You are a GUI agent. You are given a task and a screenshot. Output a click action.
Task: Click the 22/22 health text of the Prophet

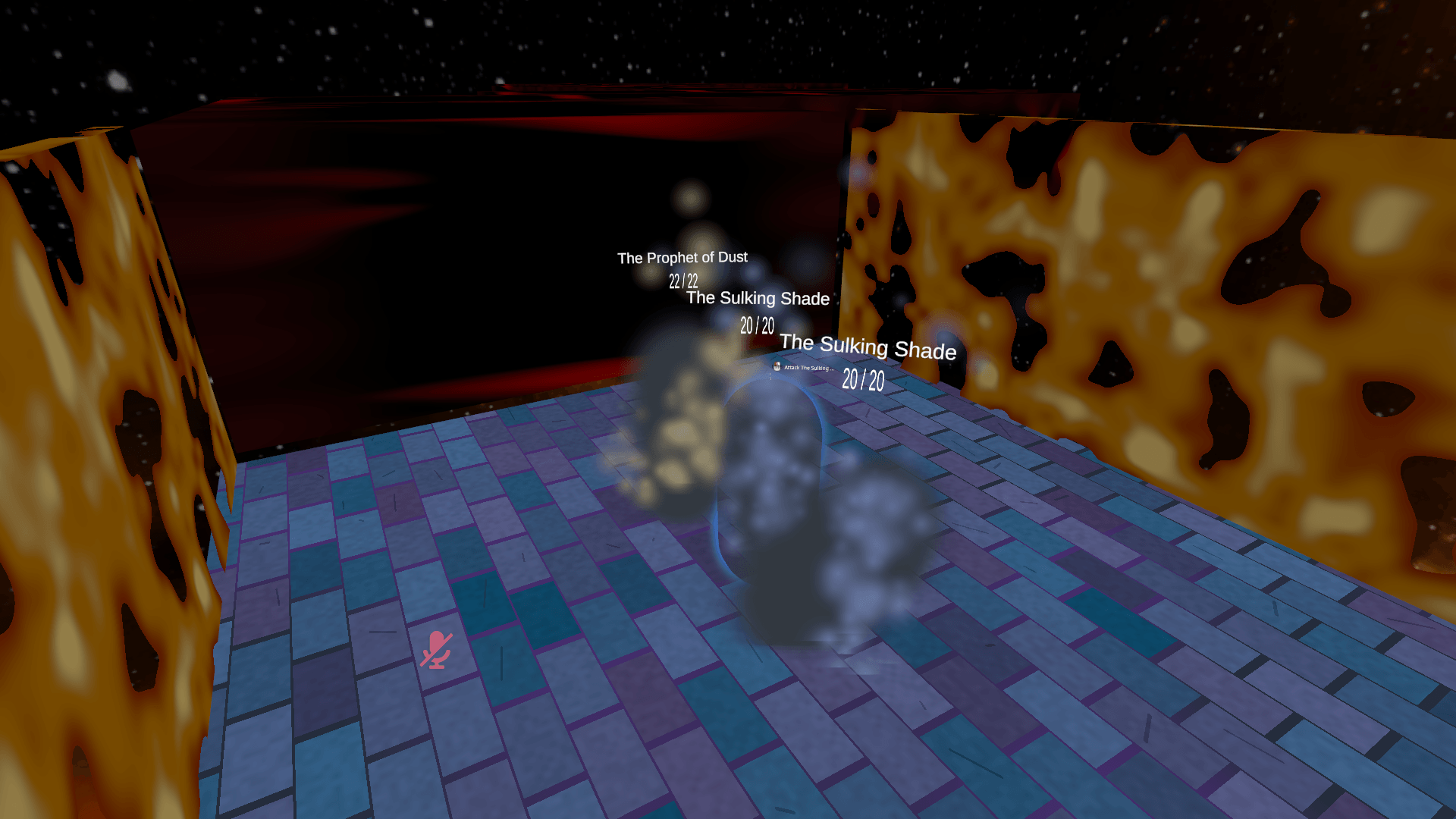[683, 280]
